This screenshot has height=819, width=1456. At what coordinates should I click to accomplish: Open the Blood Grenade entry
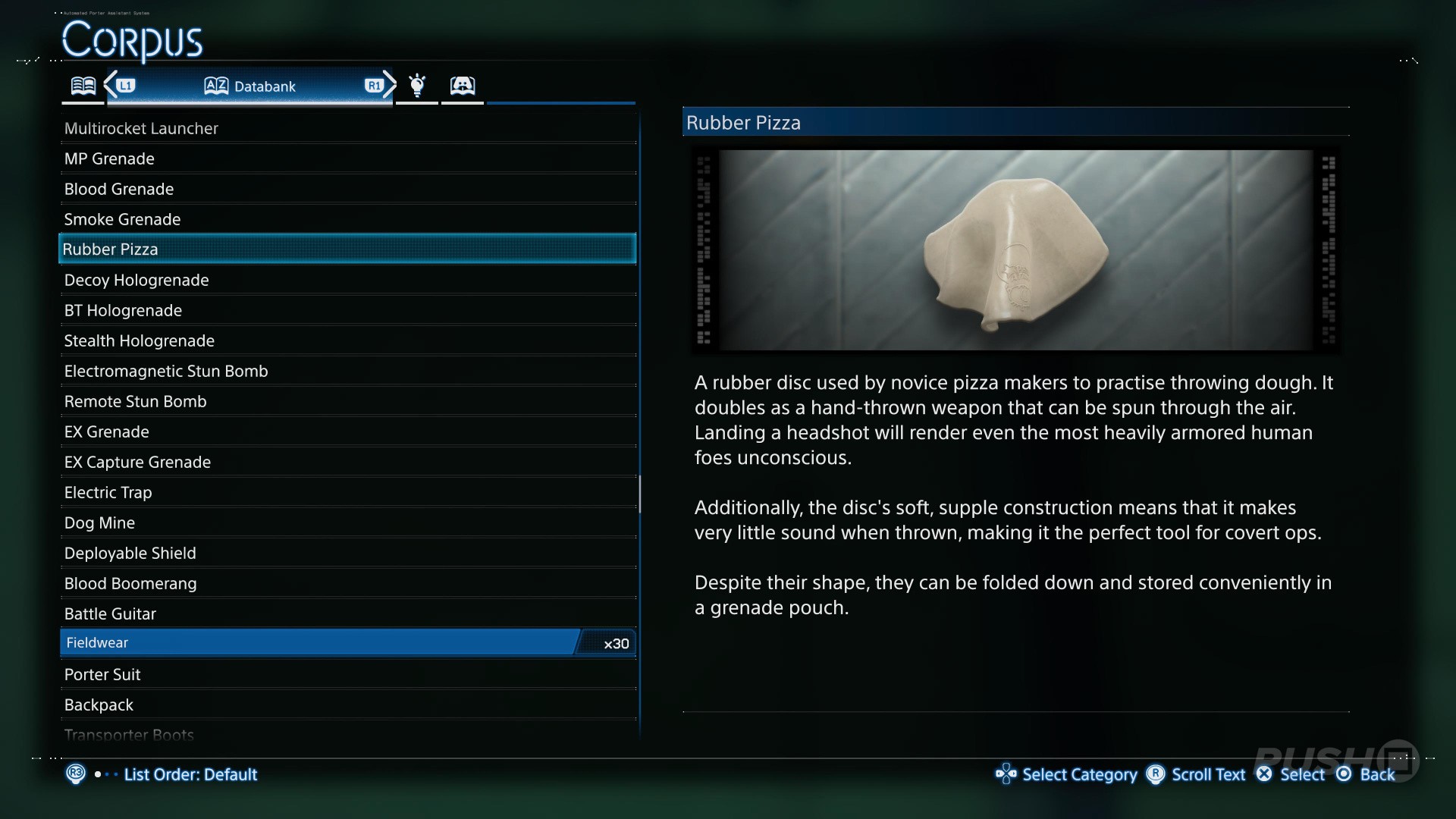pyautogui.click(x=119, y=189)
